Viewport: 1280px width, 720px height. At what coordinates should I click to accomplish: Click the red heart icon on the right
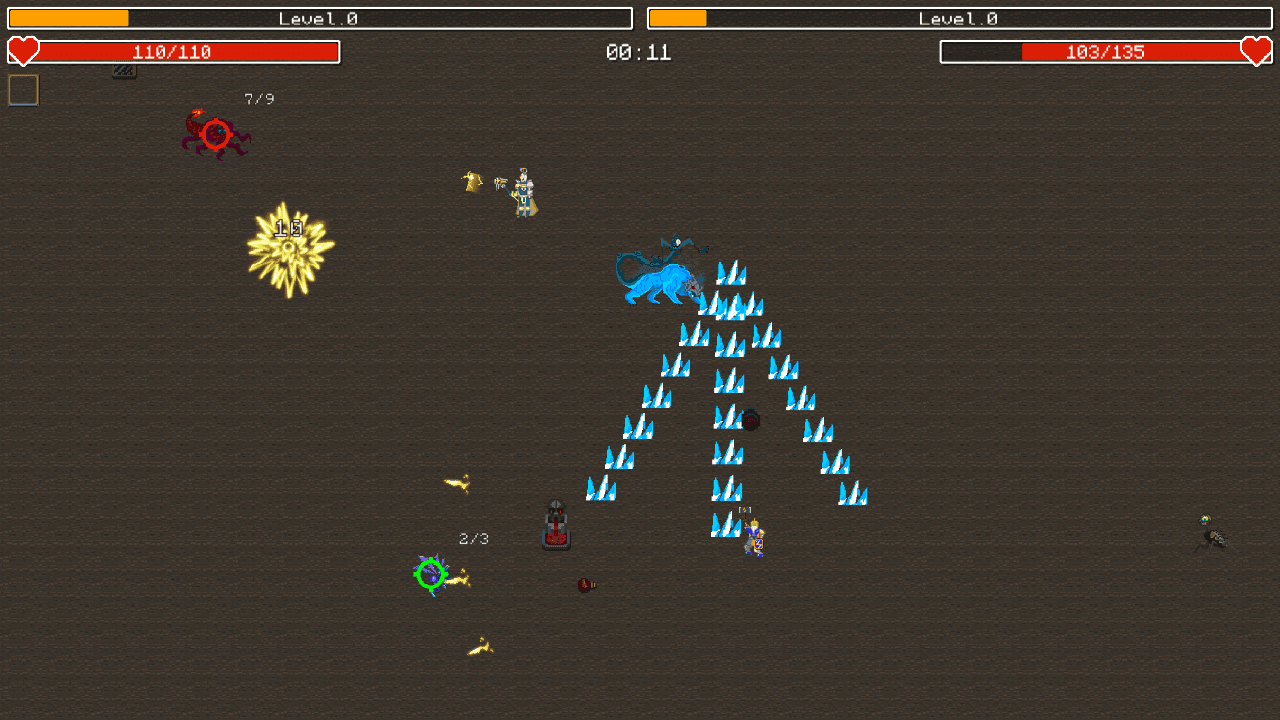(1257, 51)
